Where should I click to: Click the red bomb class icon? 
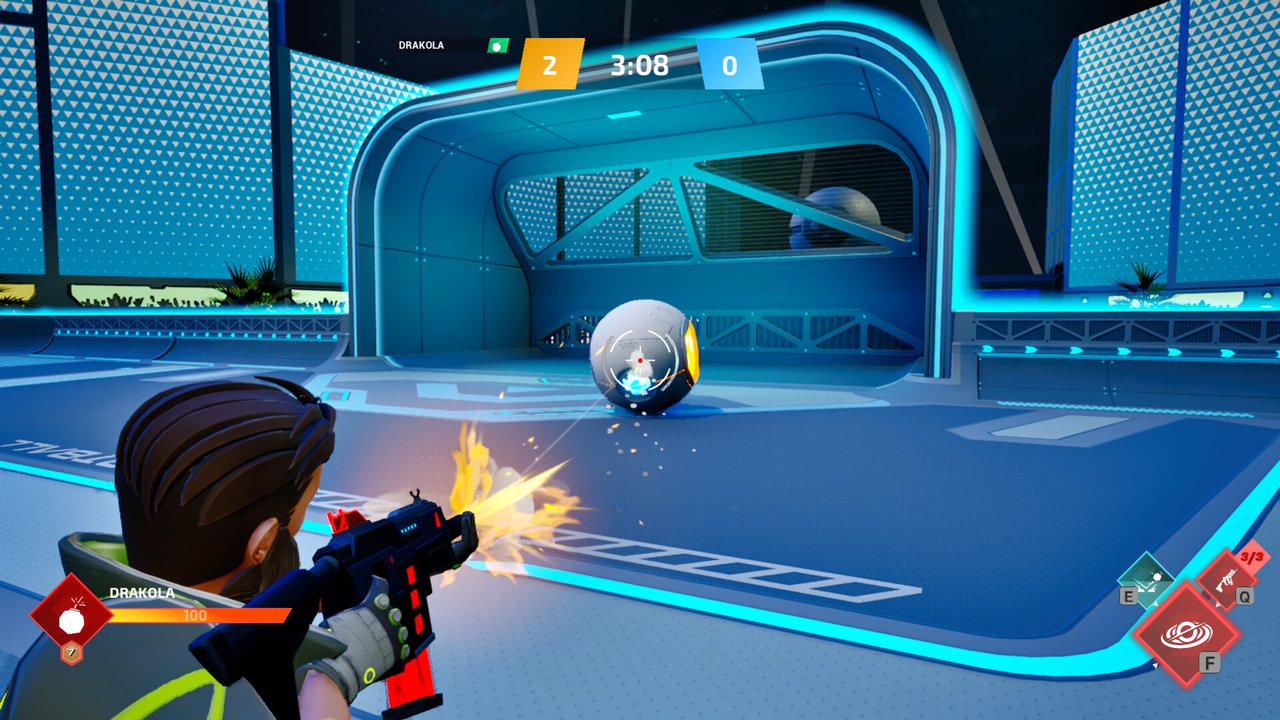[x=71, y=617]
